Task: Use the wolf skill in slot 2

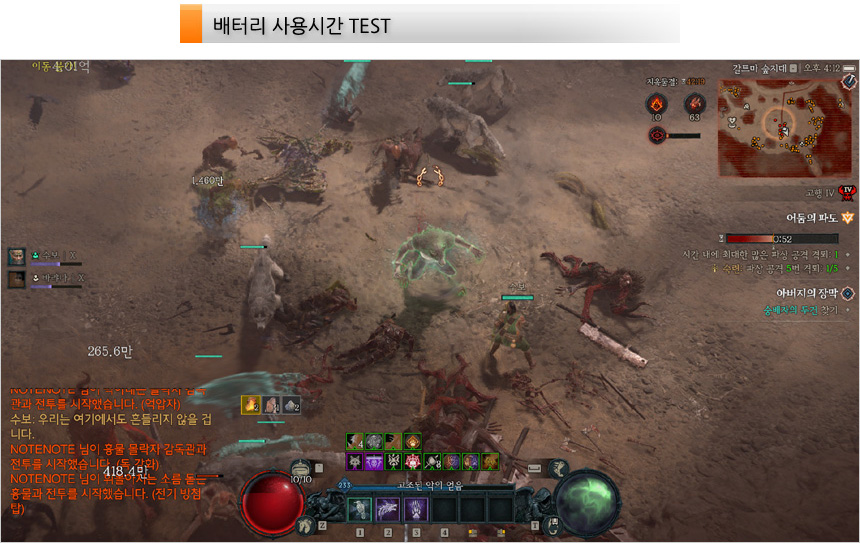Action: (387, 509)
